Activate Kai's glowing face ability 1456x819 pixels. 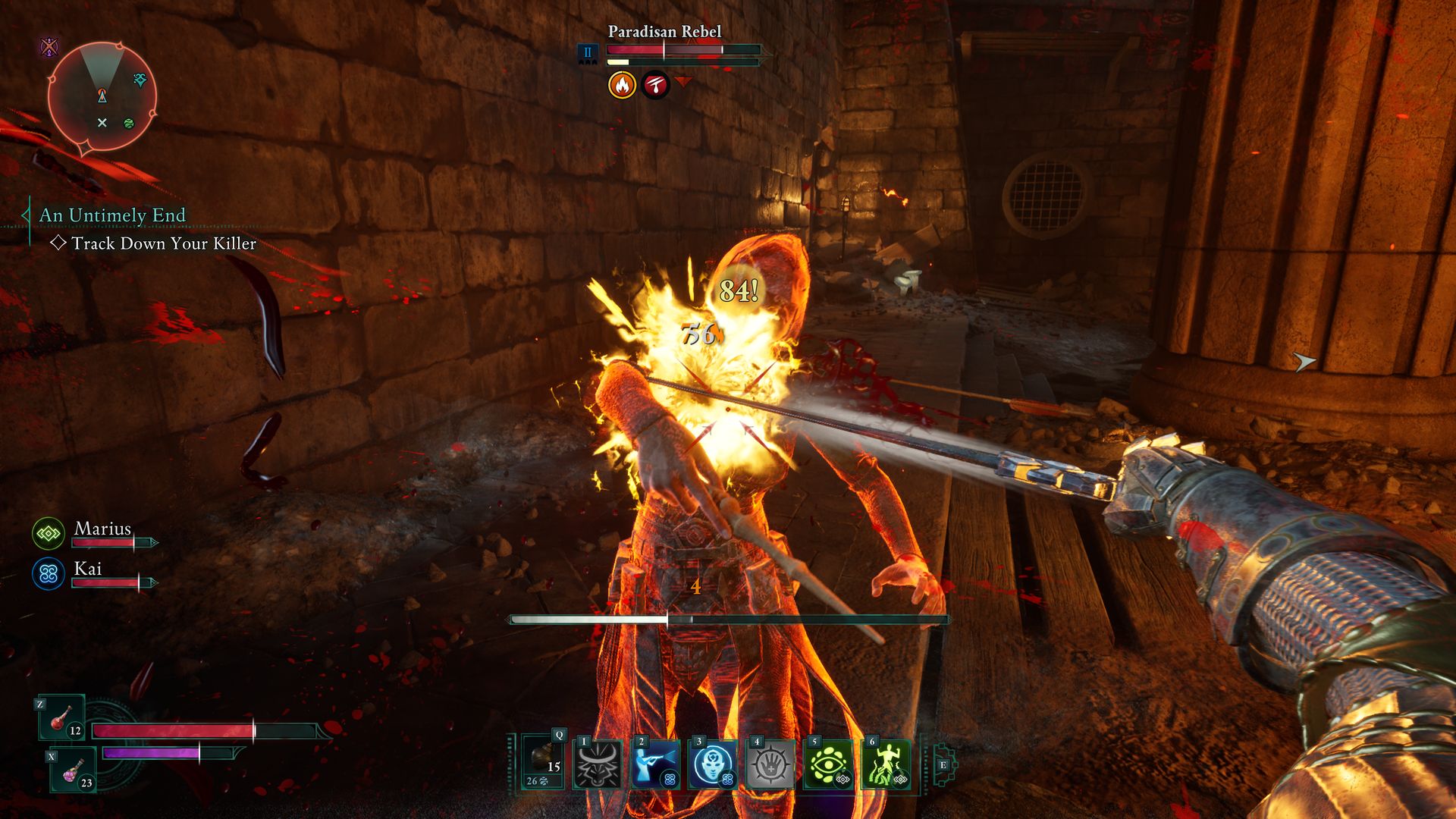point(713,764)
